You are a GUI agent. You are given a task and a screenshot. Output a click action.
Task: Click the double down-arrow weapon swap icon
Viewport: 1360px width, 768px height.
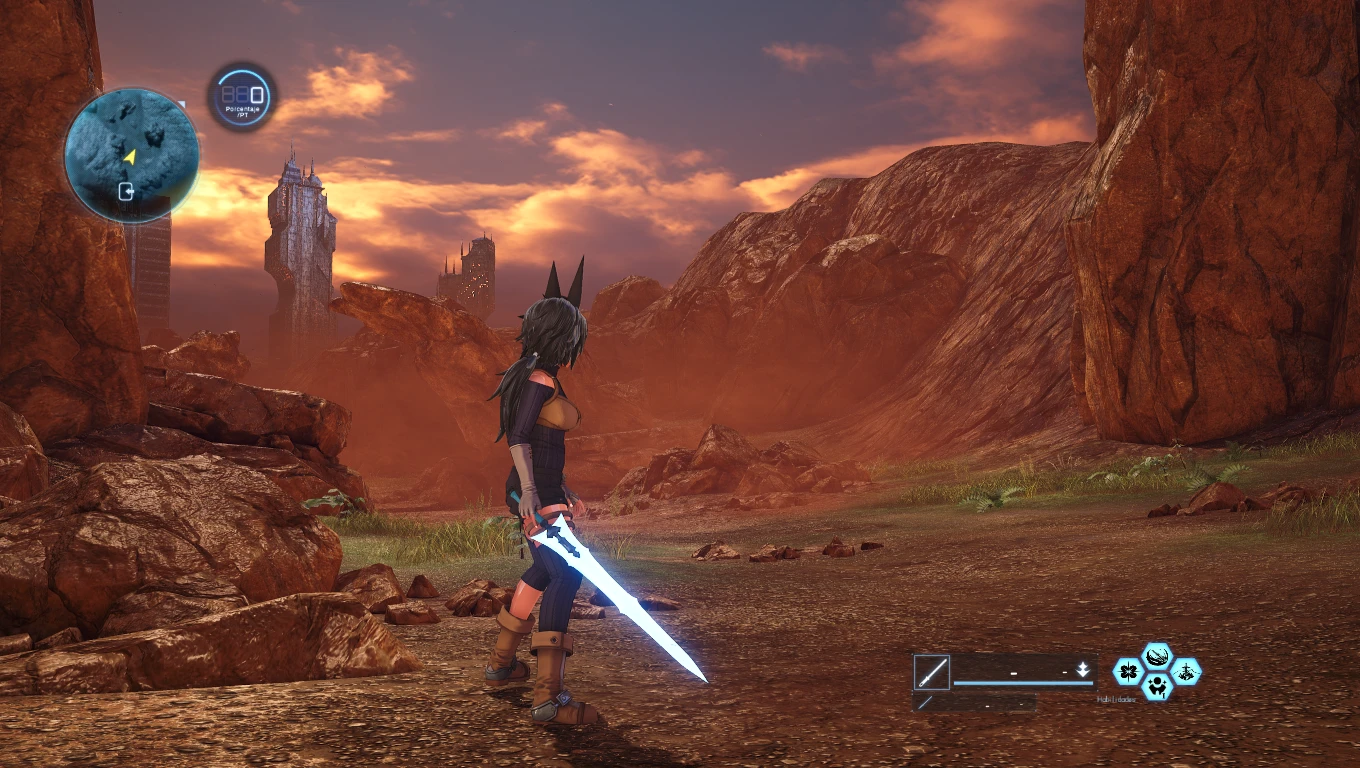point(1083,670)
